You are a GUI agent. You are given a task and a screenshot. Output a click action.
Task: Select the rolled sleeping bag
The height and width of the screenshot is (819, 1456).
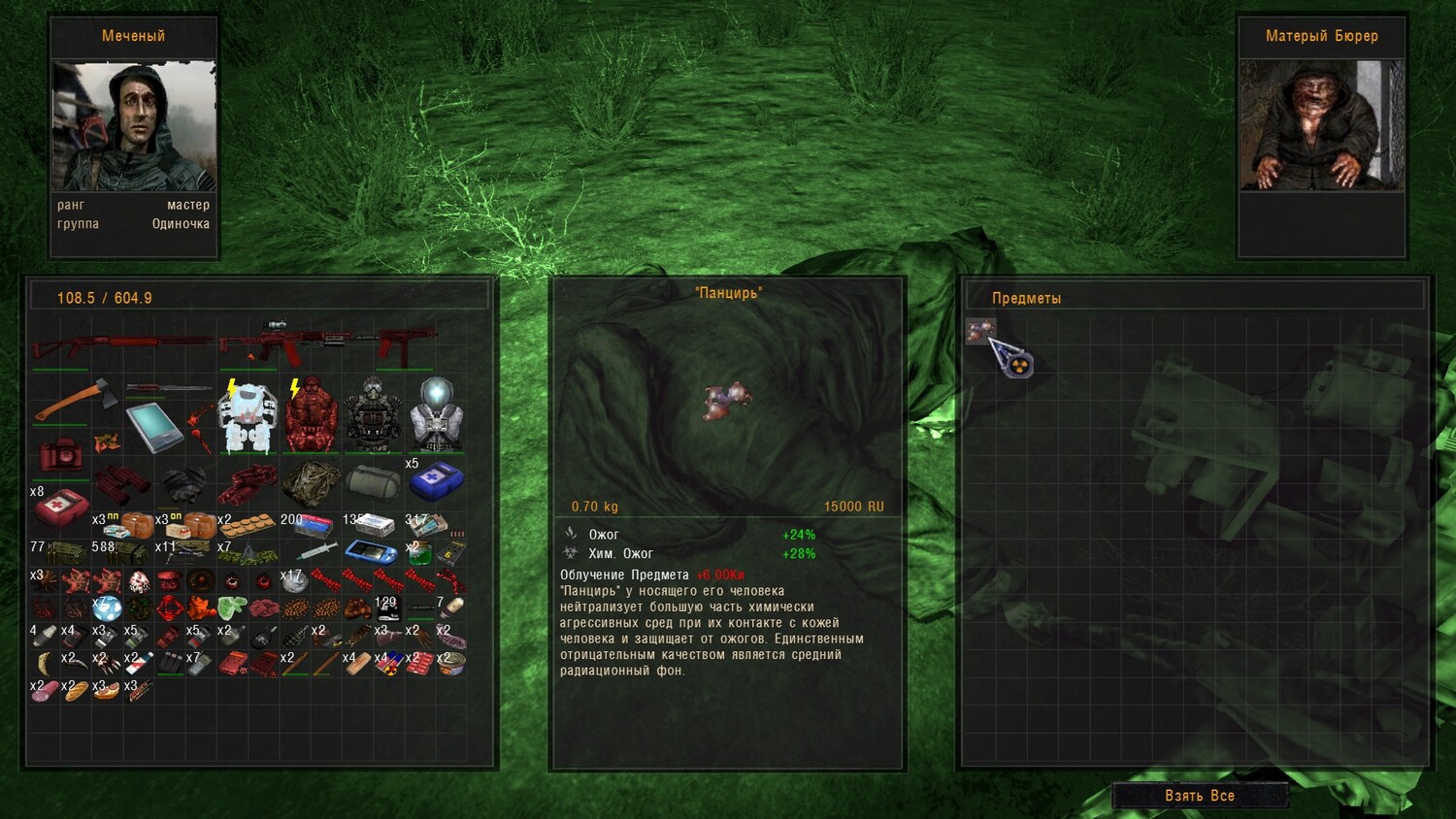click(x=374, y=482)
